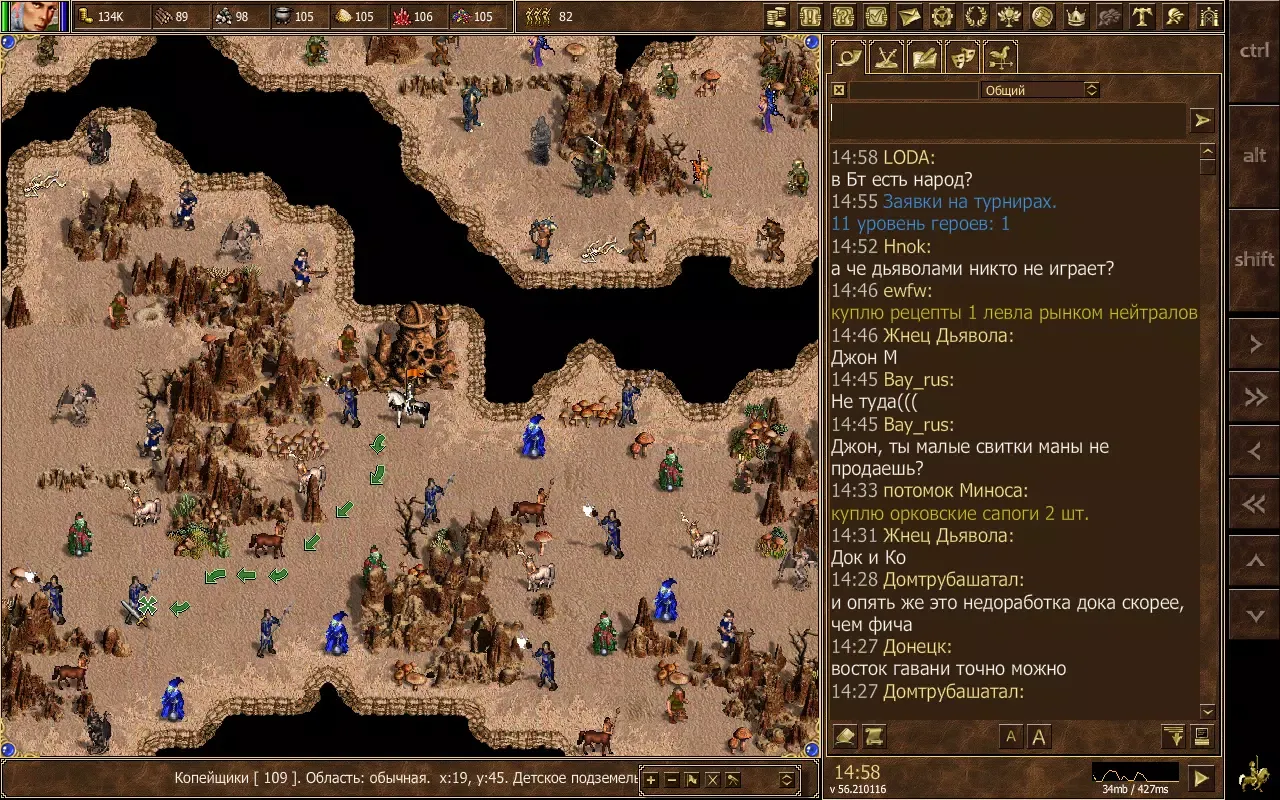The image size is (1280, 800).
Task: Switch to the horn chat tab
Action: [849, 57]
